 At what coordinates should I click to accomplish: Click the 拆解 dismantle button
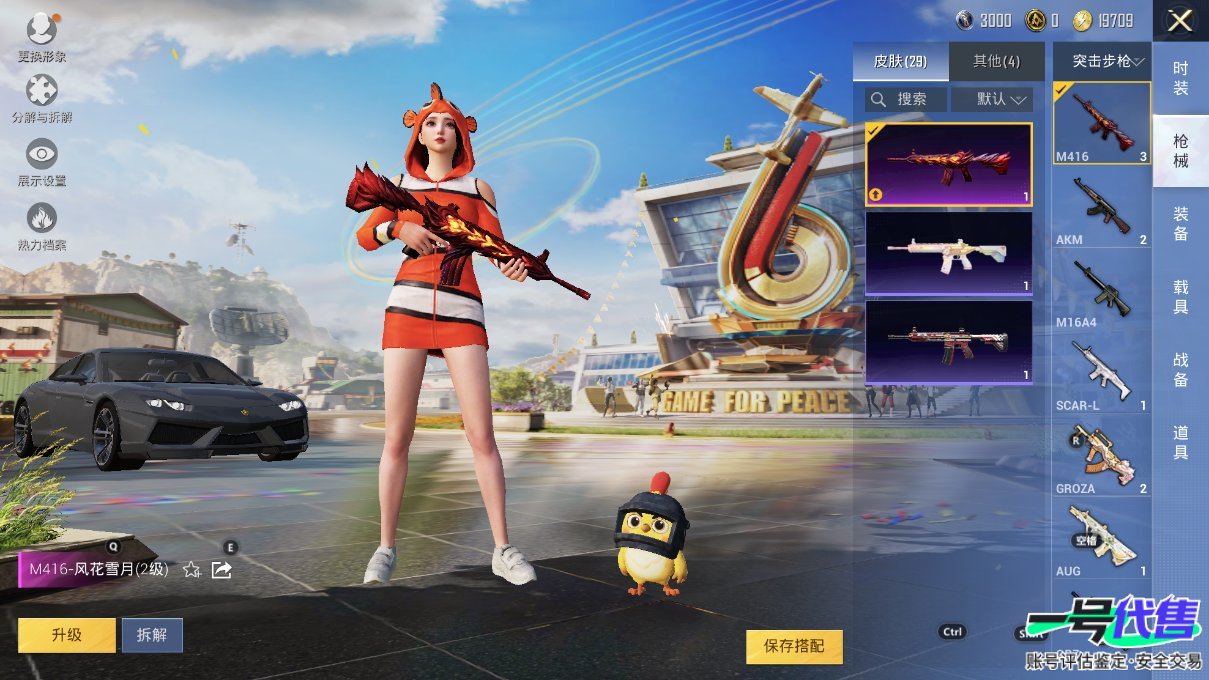[152, 635]
